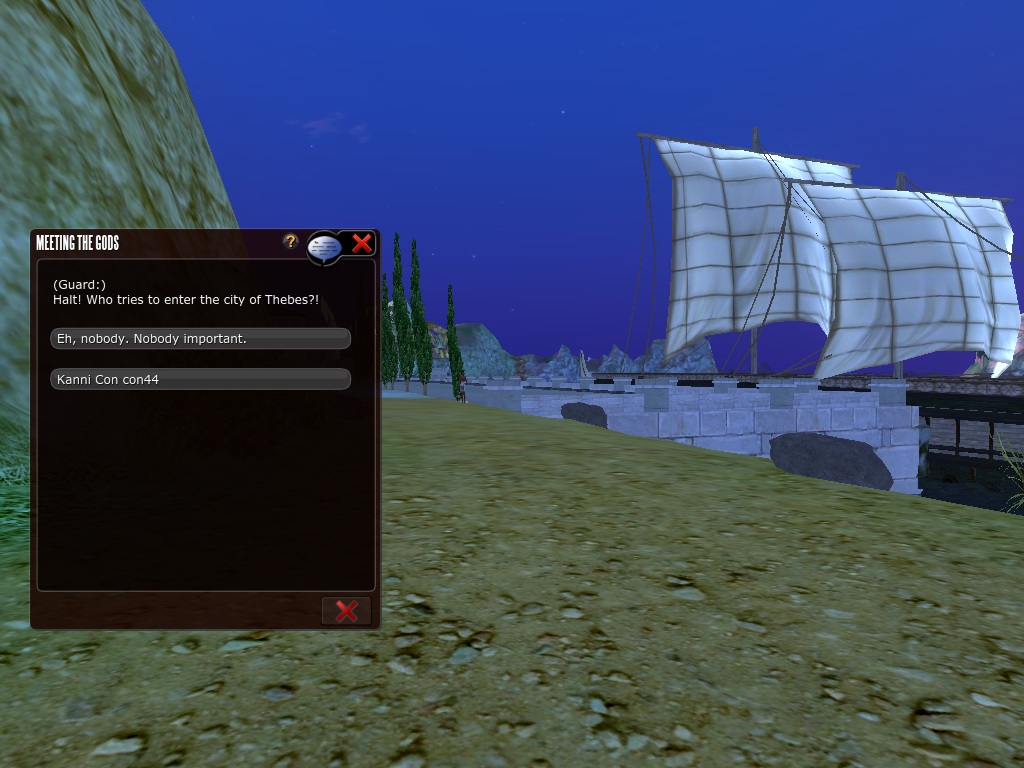
Task: Choose the reply "Eh, nobody. Nobody important."
Action: pyautogui.click(x=200, y=339)
